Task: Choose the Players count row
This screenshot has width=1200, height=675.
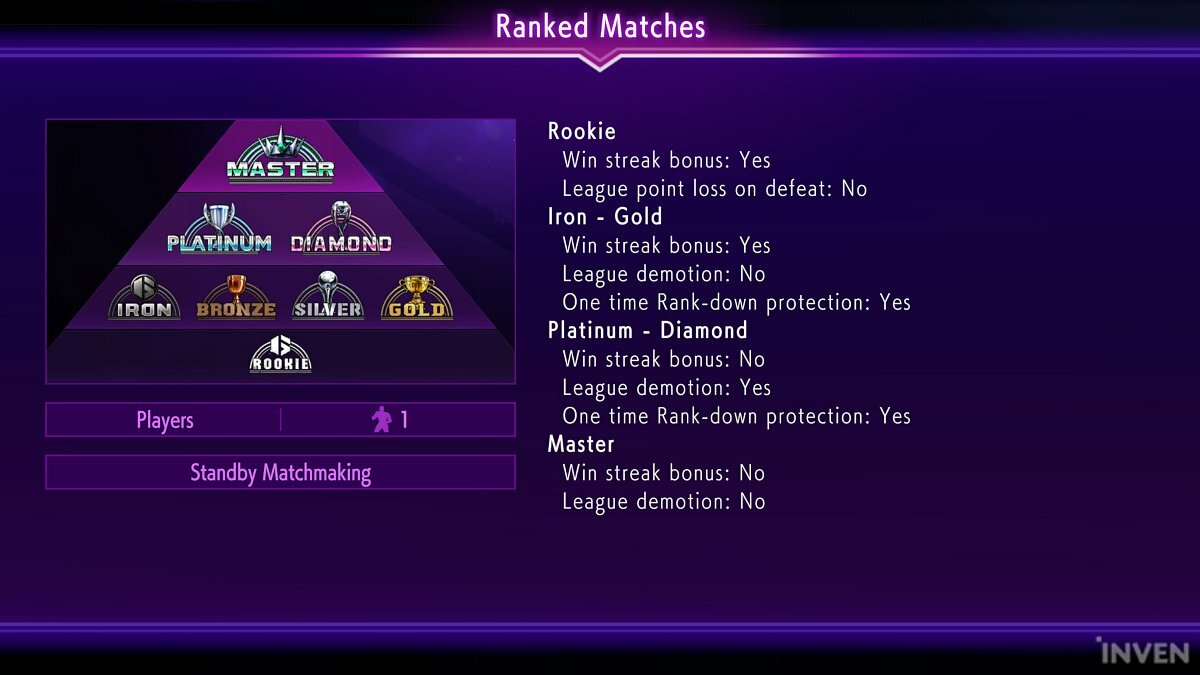Action: click(x=280, y=420)
